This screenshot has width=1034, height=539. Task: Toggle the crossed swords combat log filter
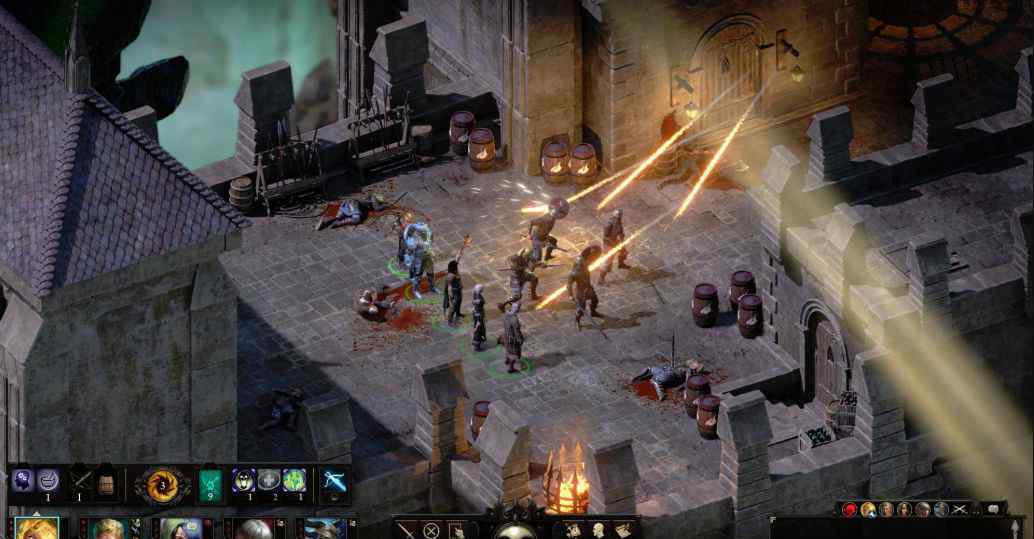coord(958,510)
